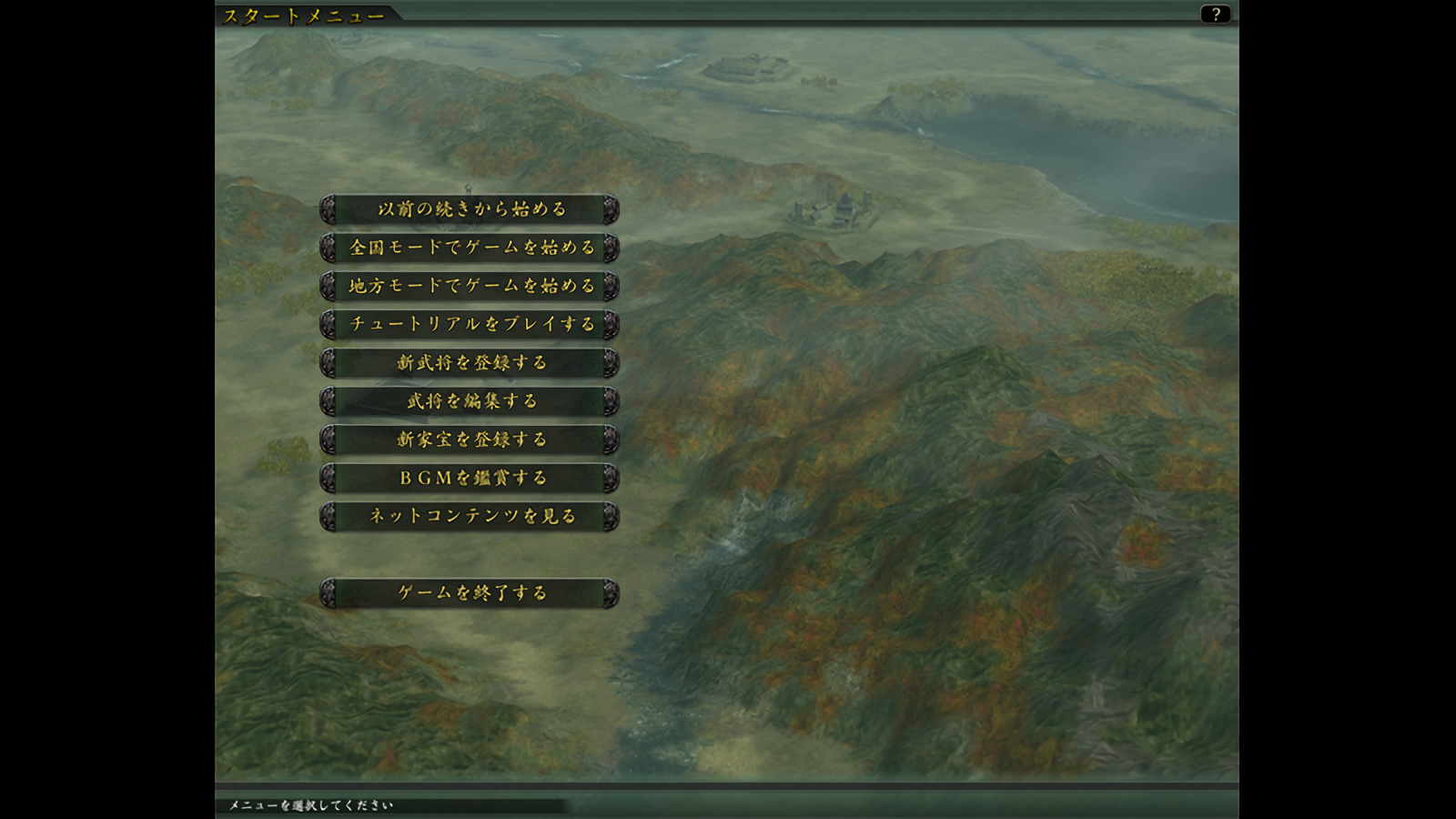The image size is (1456, 819).
Task: Open BGMを鑑賞する music menu
Action: (x=470, y=478)
